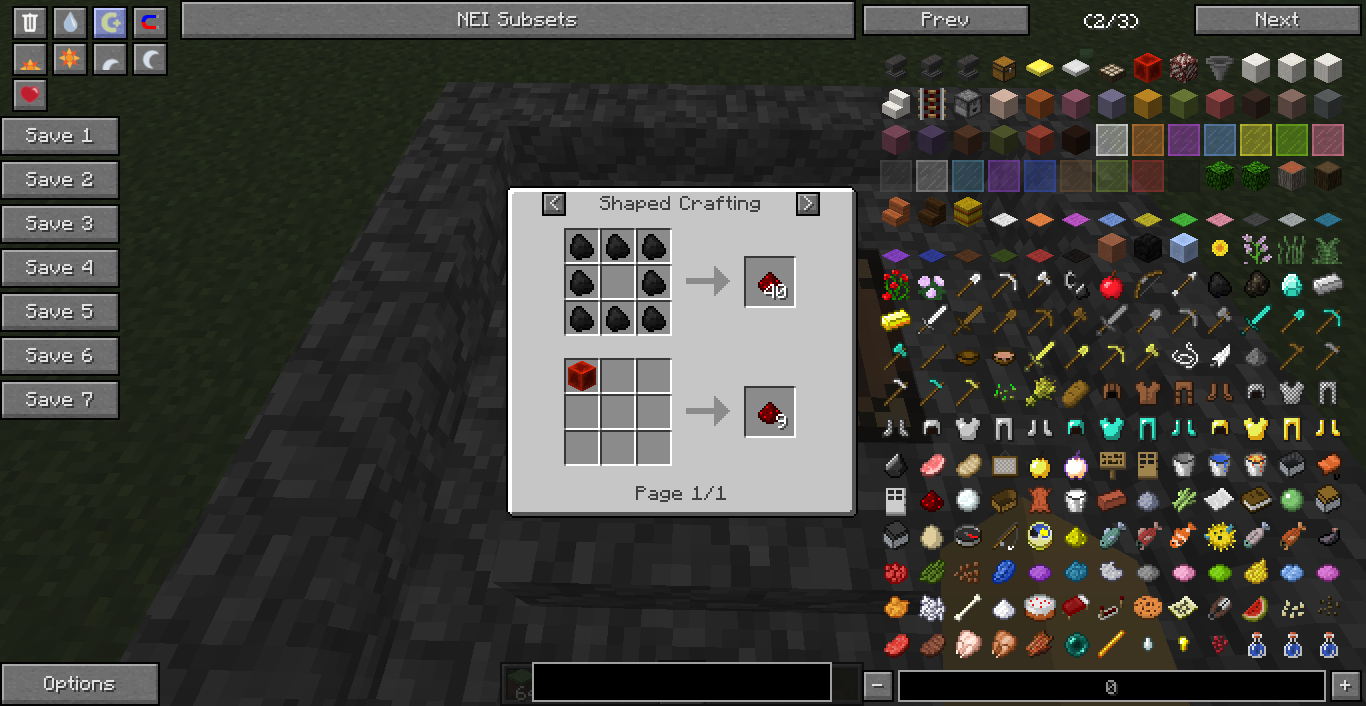
Task: Pick the red apple from item panel
Action: 1110,286
